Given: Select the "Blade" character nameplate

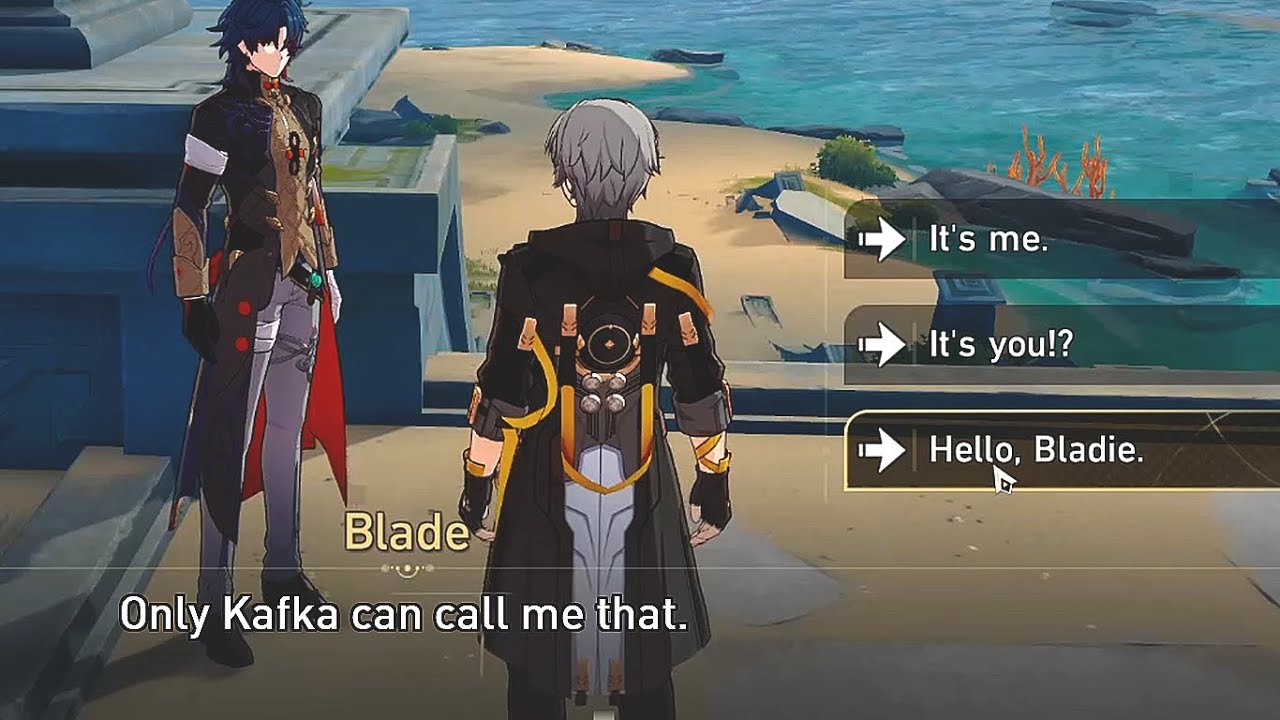Looking at the screenshot, I should click(405, 530).
